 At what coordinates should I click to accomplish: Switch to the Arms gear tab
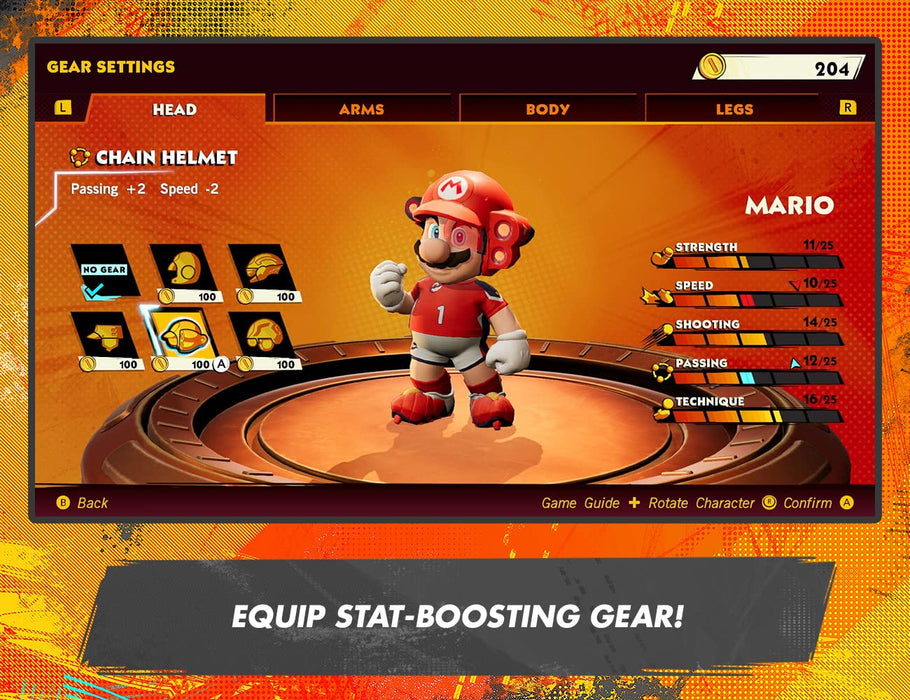click(x=361, y=109)
